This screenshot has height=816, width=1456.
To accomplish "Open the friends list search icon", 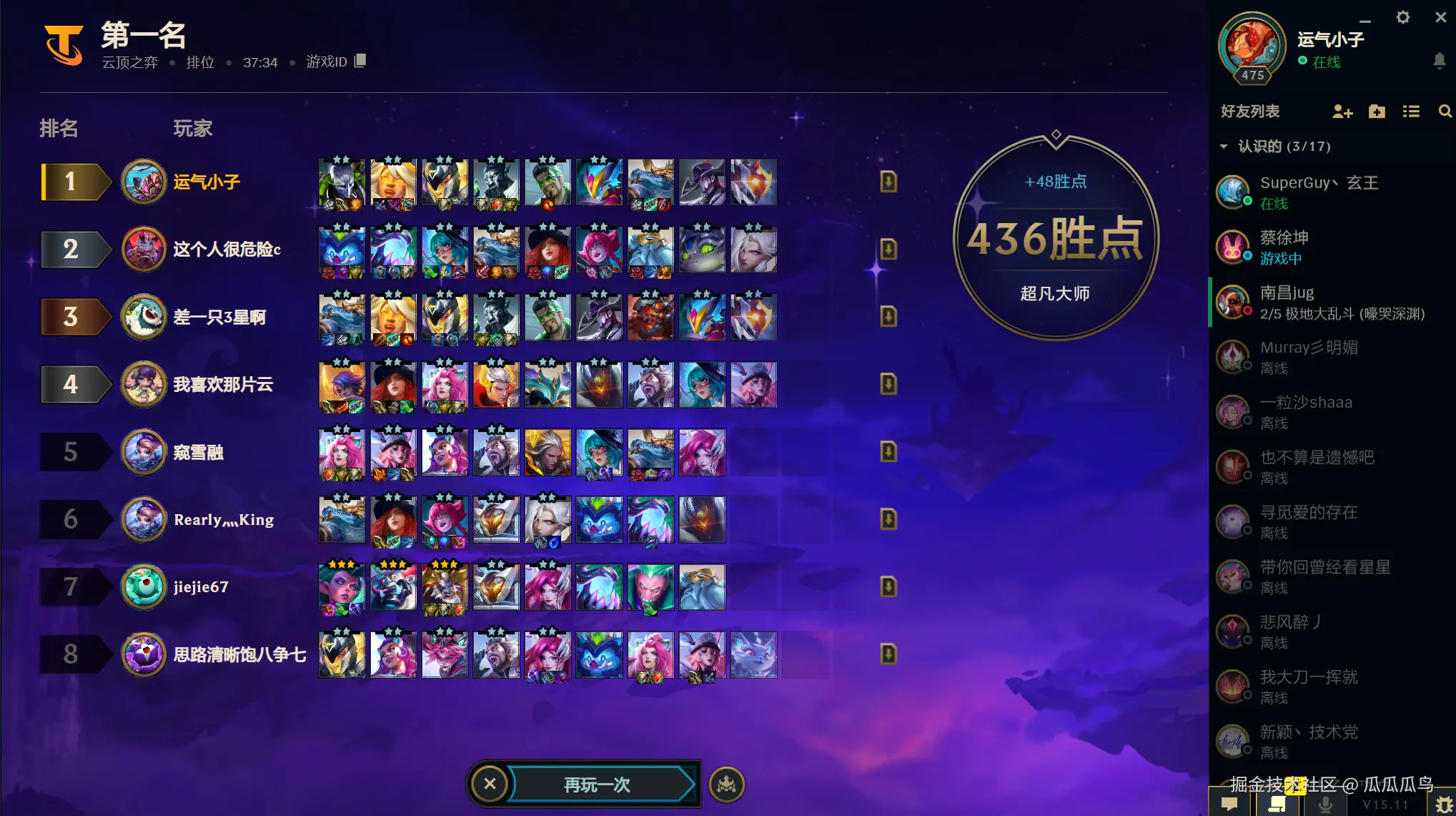I will tap(1445, 112).
